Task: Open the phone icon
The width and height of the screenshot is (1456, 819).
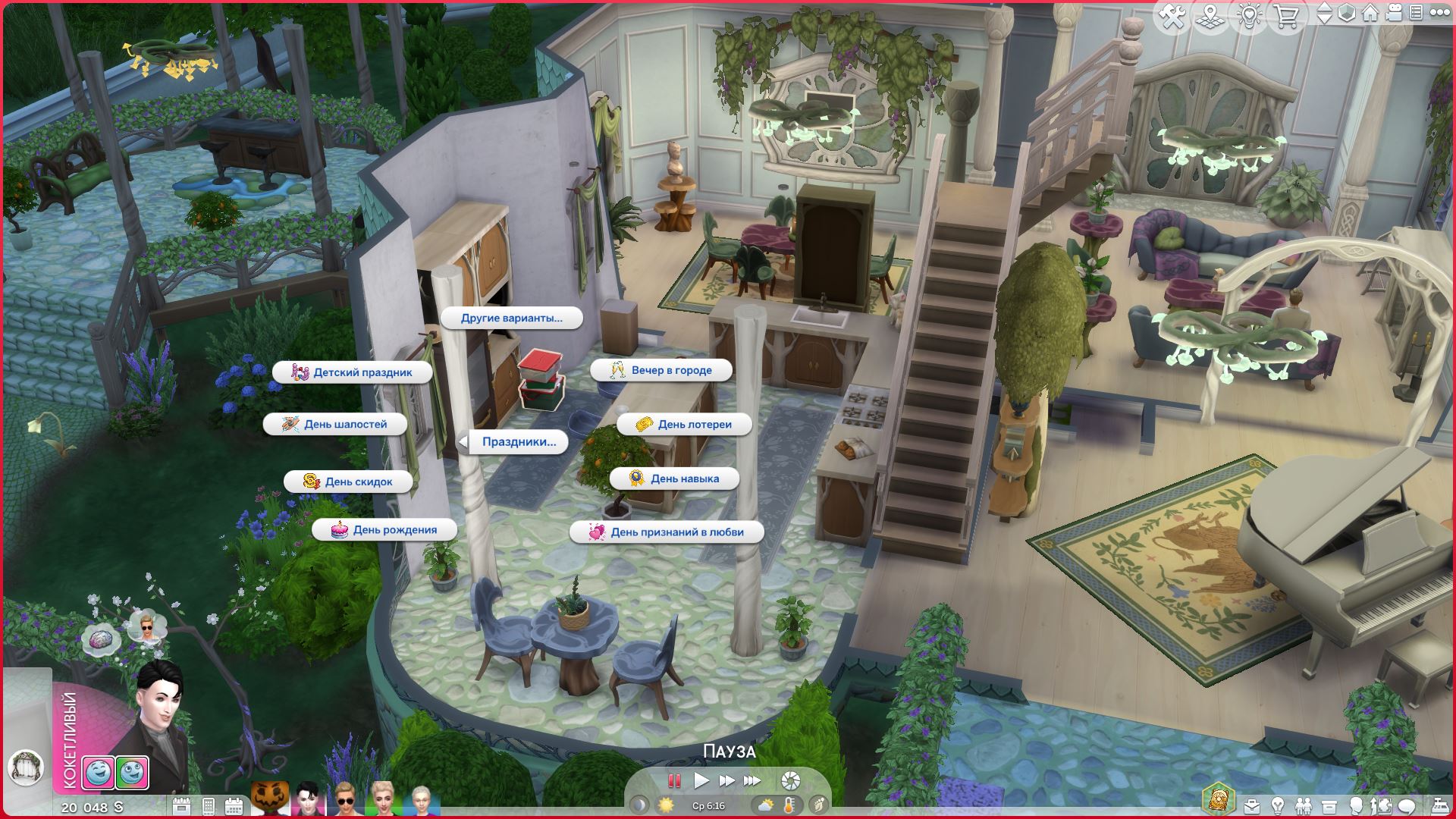Action: pyautogui.click(x=208, y=806)
